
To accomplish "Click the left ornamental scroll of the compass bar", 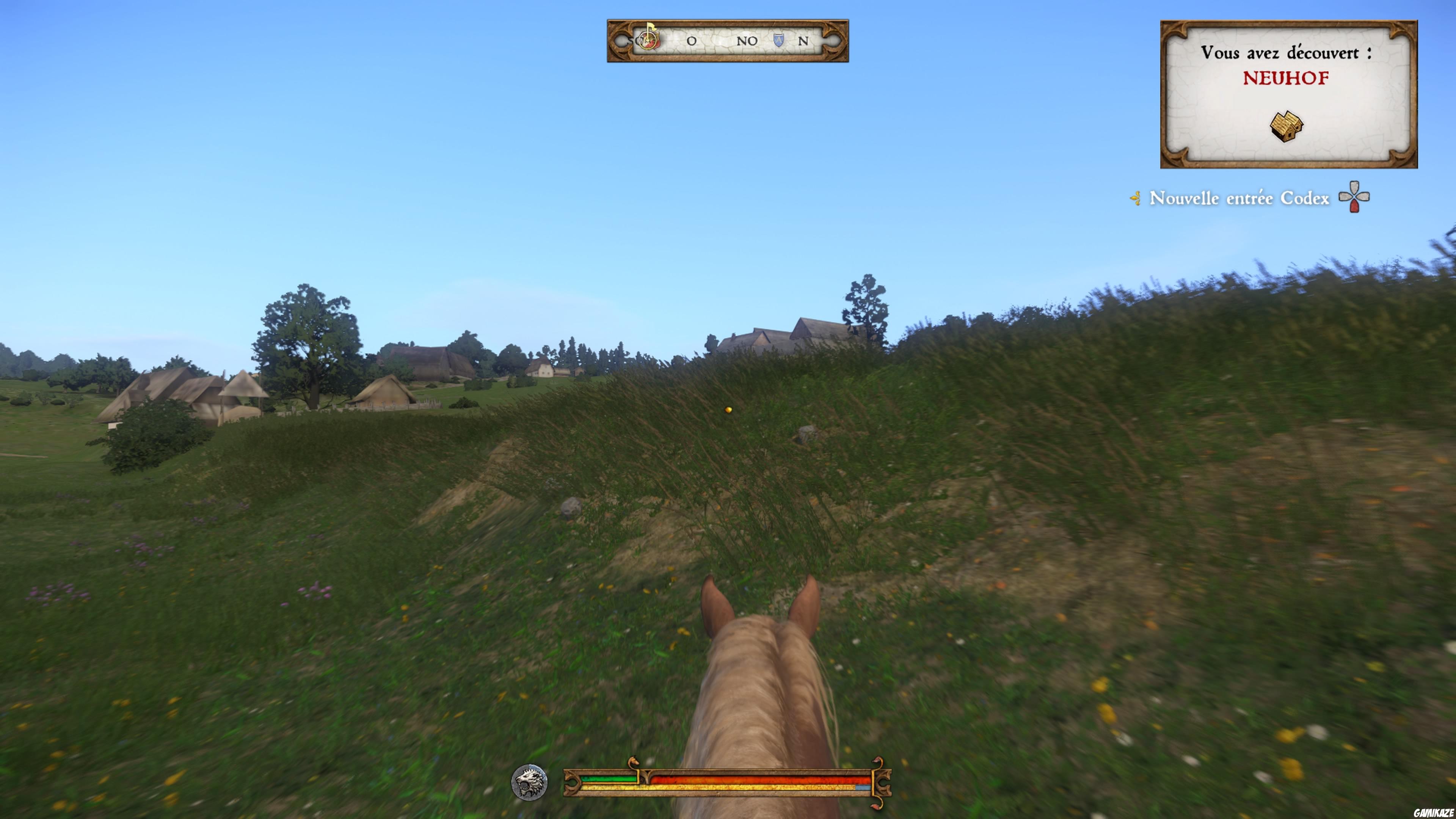I will 620,39.
